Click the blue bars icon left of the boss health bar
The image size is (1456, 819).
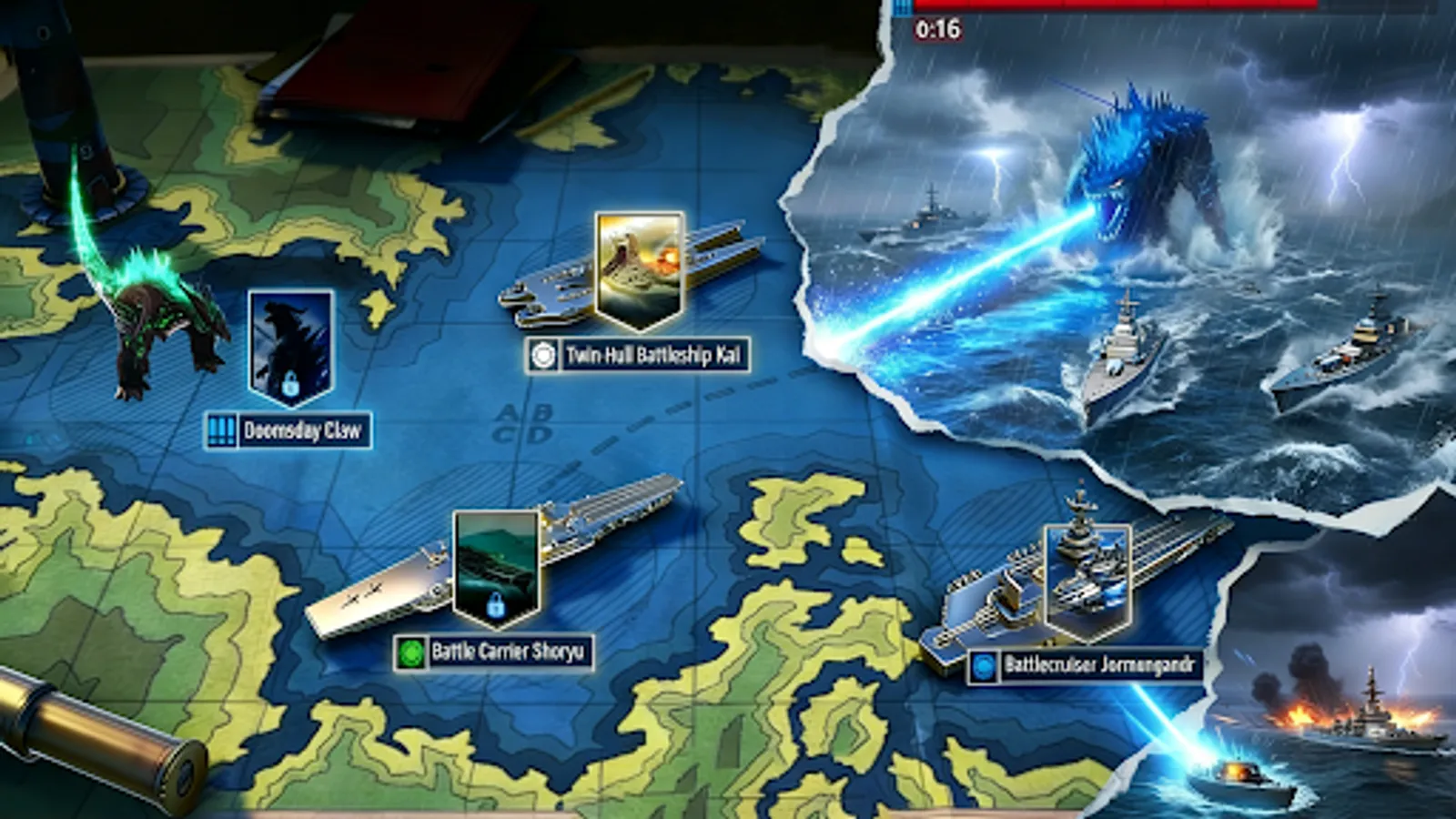(x=902, y=7)
